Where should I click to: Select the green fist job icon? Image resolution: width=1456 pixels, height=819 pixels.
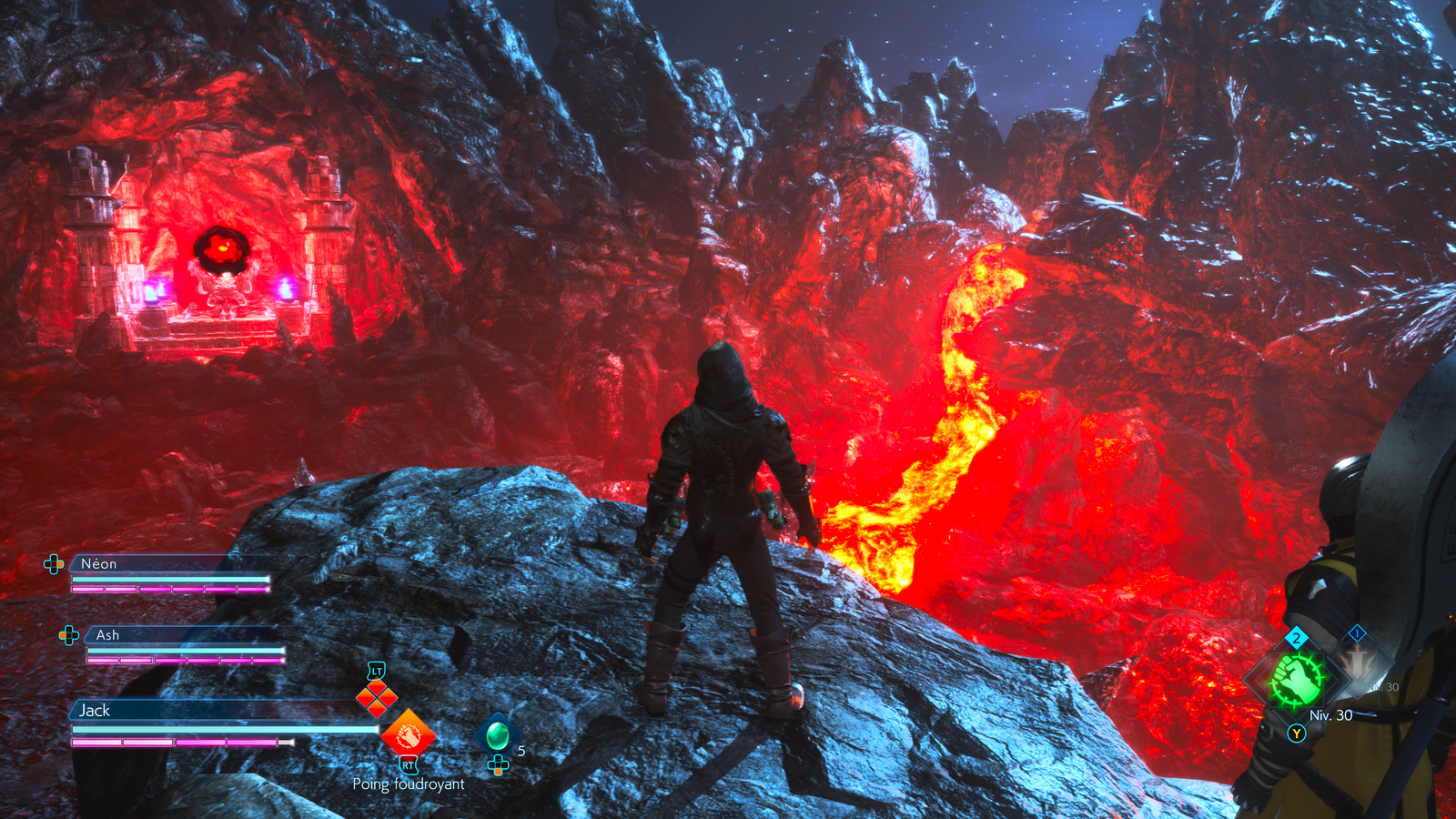coord(1296,678)
